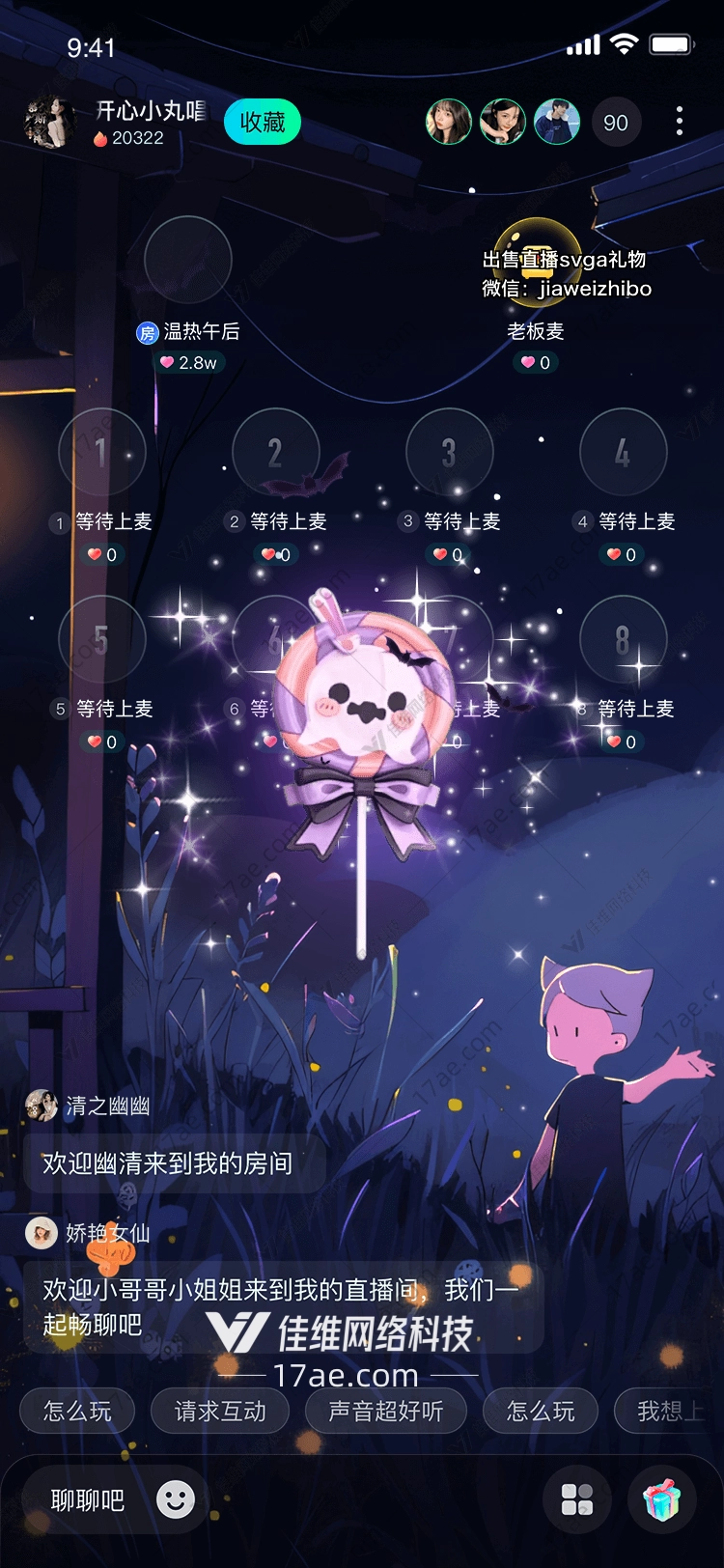
Task: Choose mic seat number 4
Action: (624, 452)
